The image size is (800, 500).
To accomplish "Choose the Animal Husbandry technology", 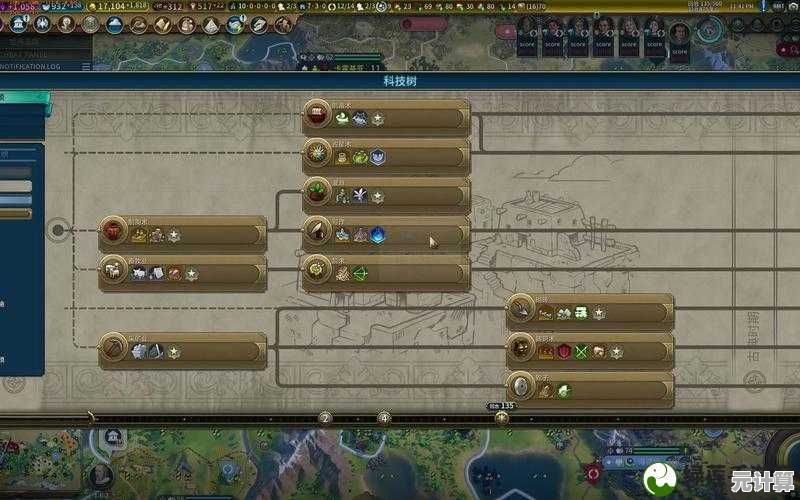I will tap(183, 272).
